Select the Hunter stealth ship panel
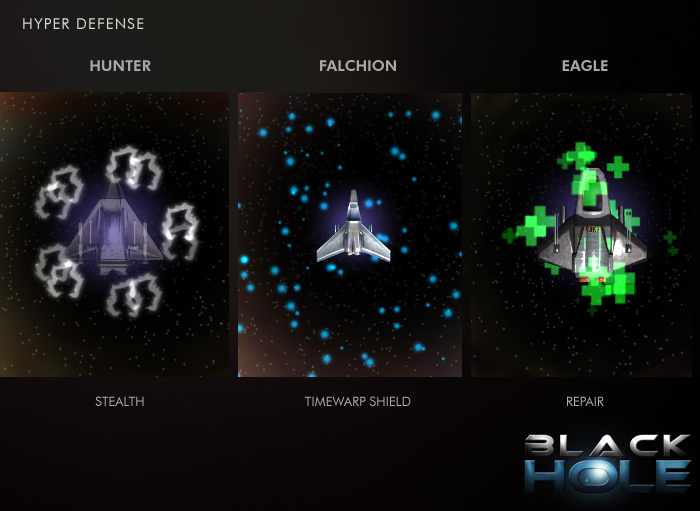 tap(116, 234)
